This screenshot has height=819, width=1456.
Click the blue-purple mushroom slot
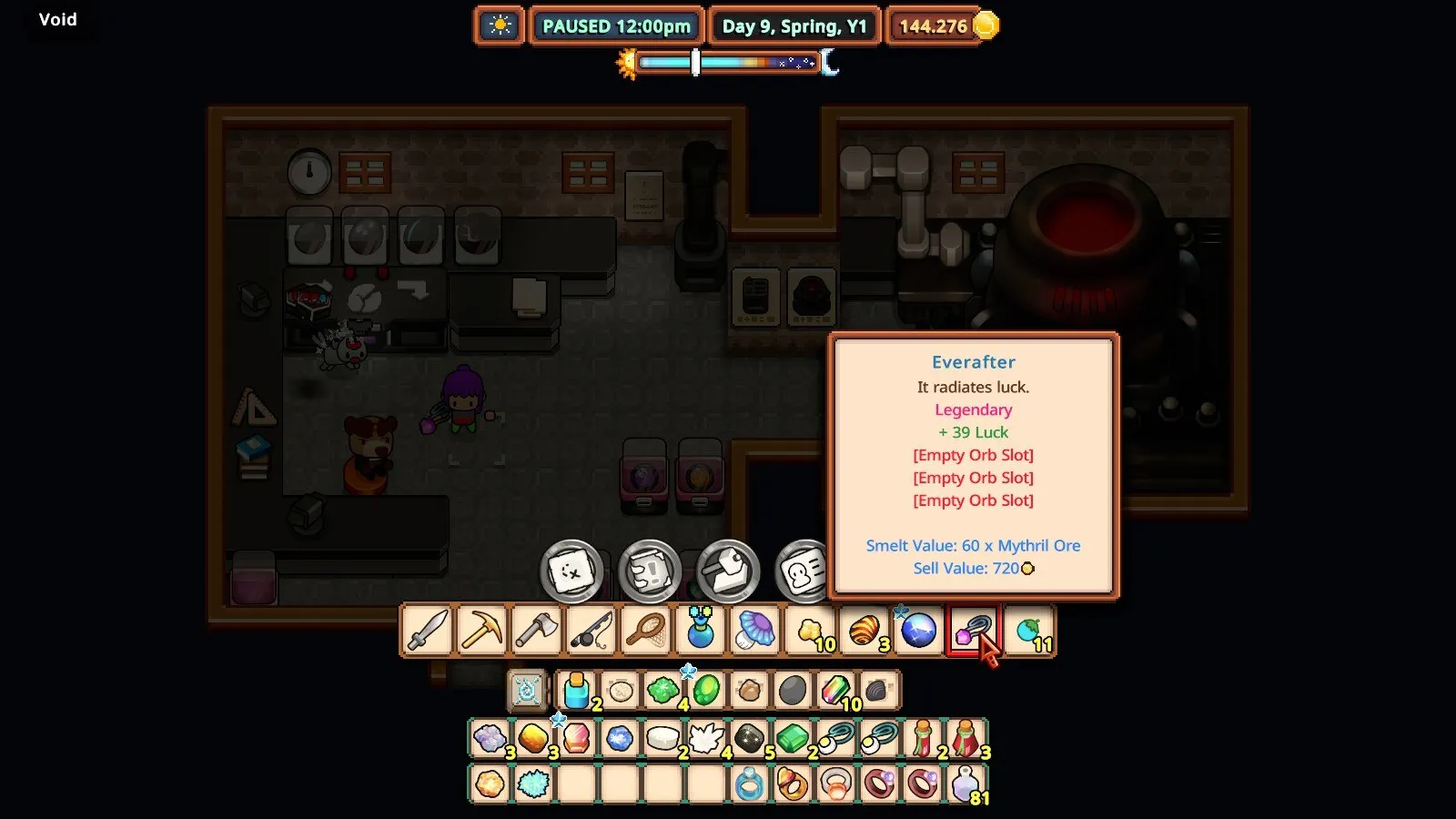754,630
